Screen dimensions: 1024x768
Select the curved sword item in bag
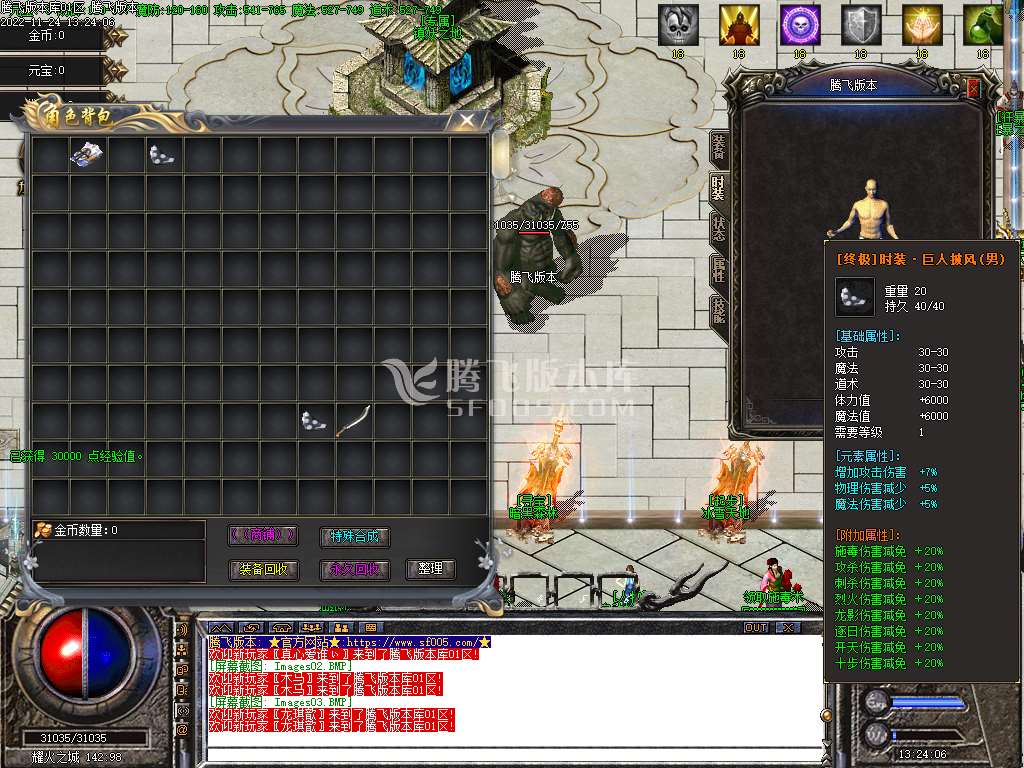[353, 421]
